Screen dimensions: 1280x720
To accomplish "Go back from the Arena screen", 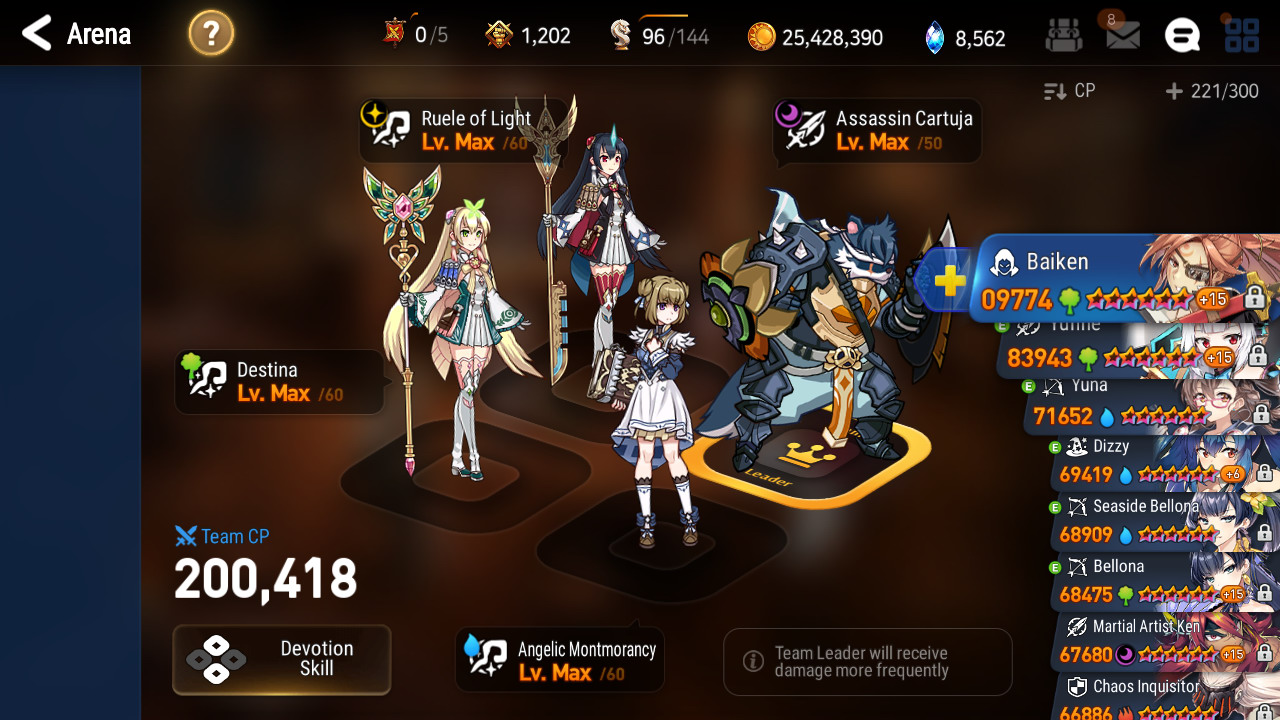I will point(37,34).
